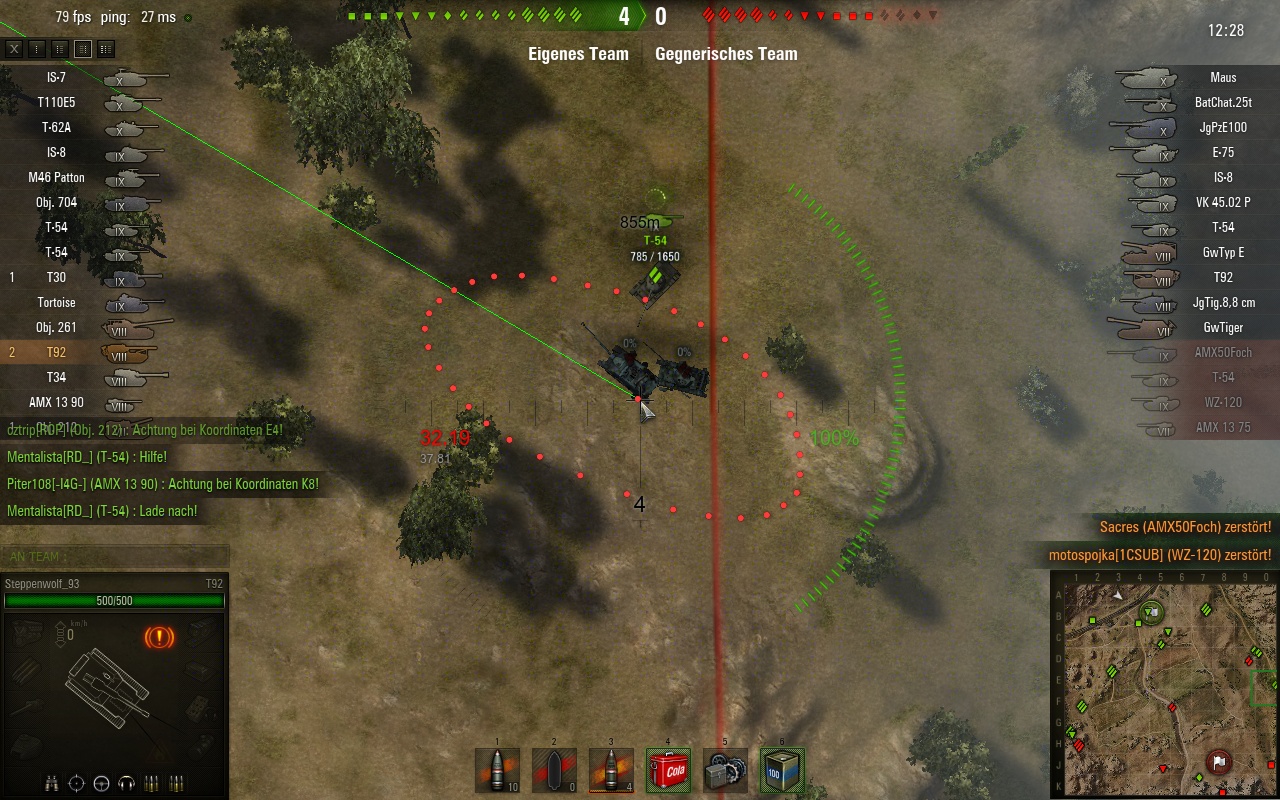The width and height of the screenshot is (1280, 800).
Task: Switch player list to the widest three-column mode
Action: tap(106, 49)
